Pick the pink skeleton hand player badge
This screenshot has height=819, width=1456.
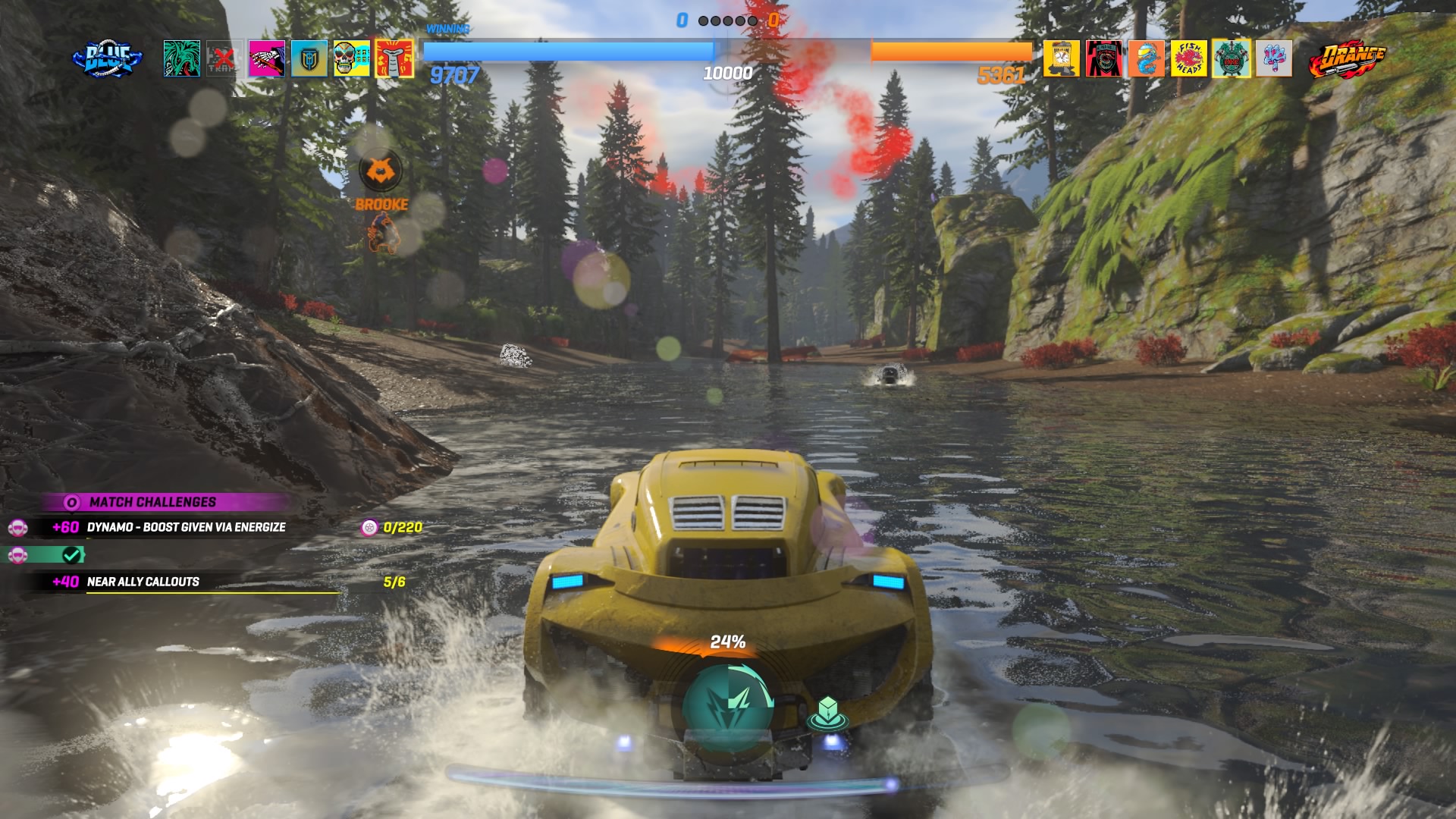(x=267, y=58)
